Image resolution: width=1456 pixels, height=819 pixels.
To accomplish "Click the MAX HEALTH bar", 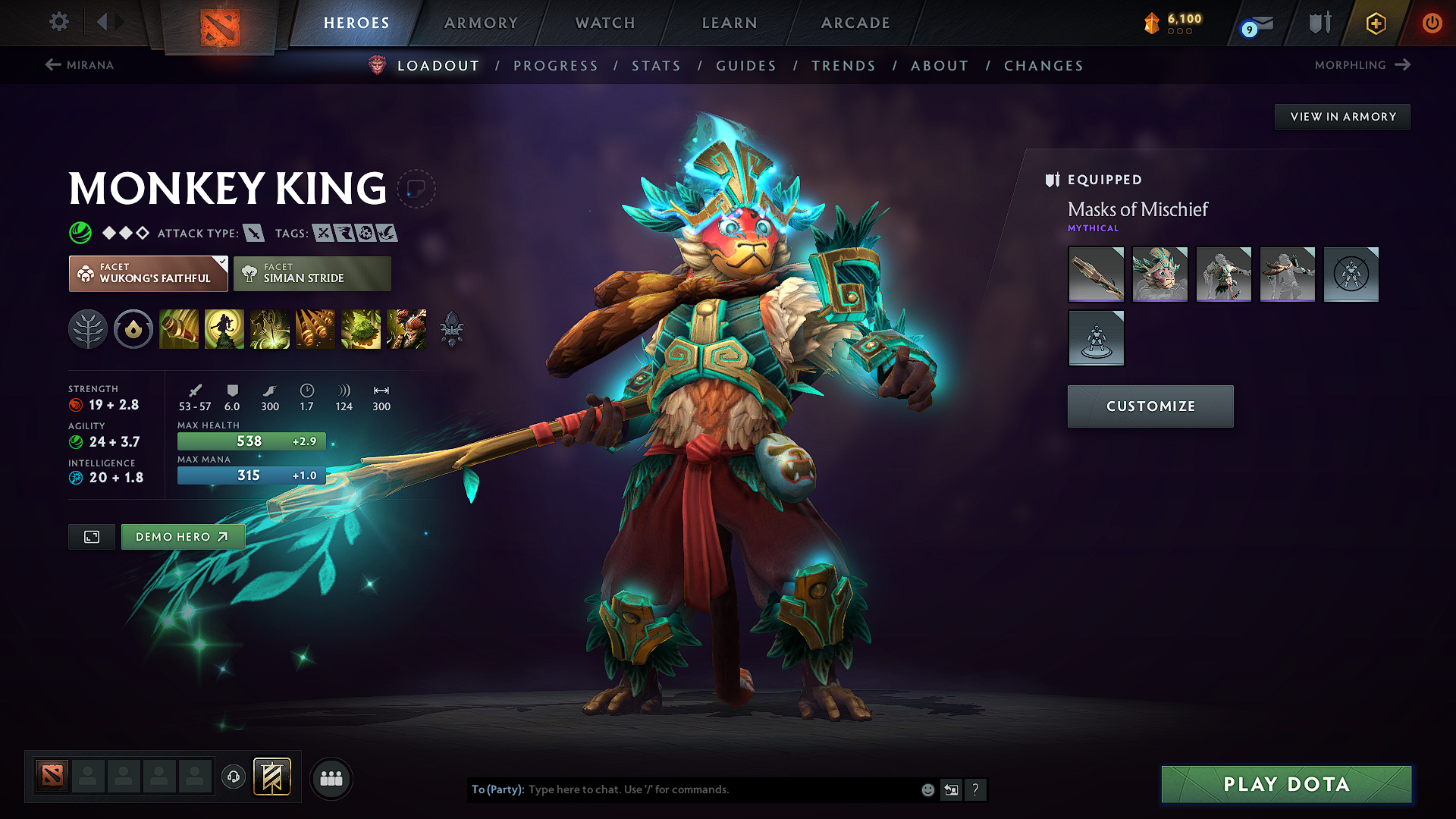I will (x=251, y=441).
